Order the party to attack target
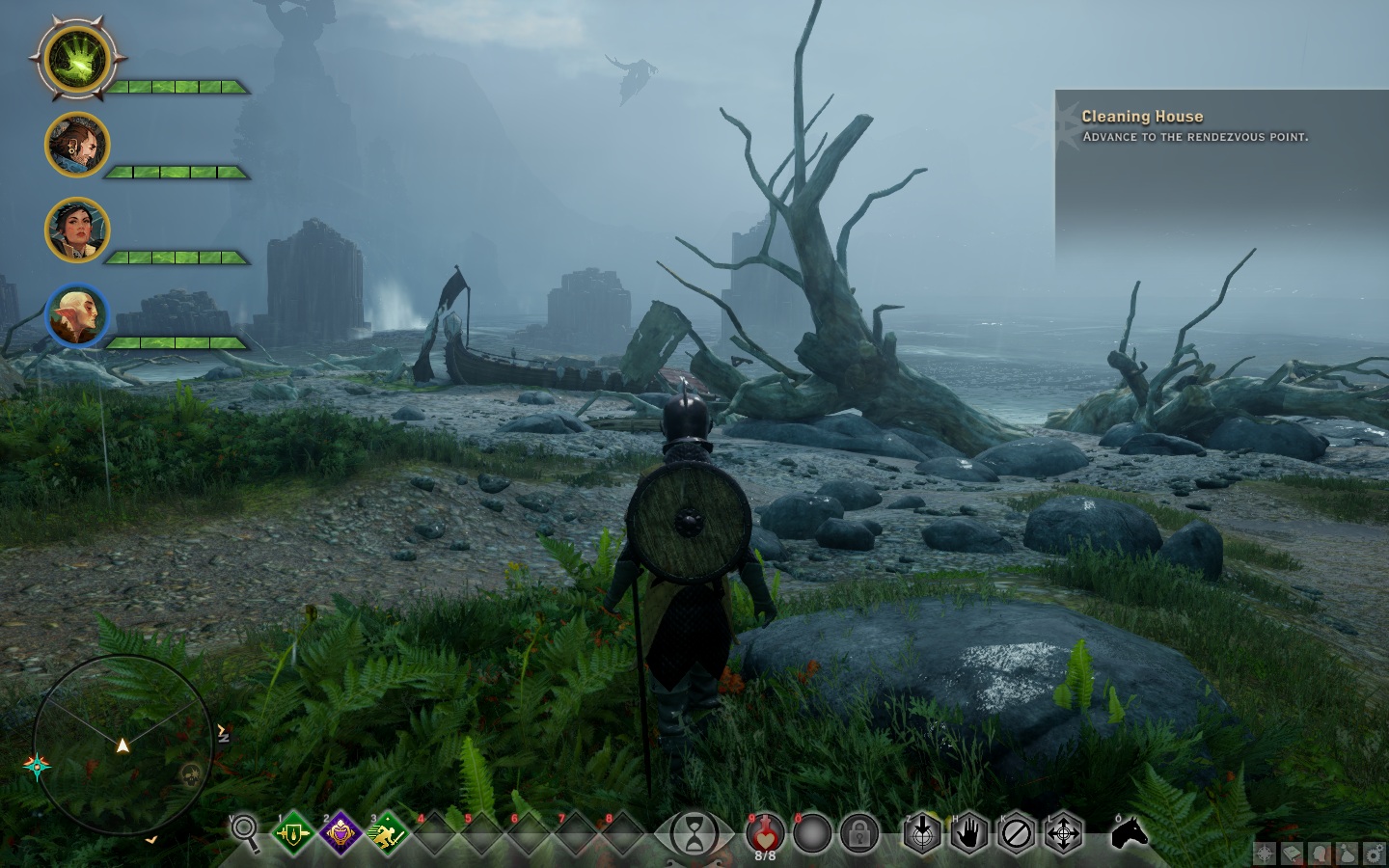Screen dimensions: 1389x868 (922, 833)
